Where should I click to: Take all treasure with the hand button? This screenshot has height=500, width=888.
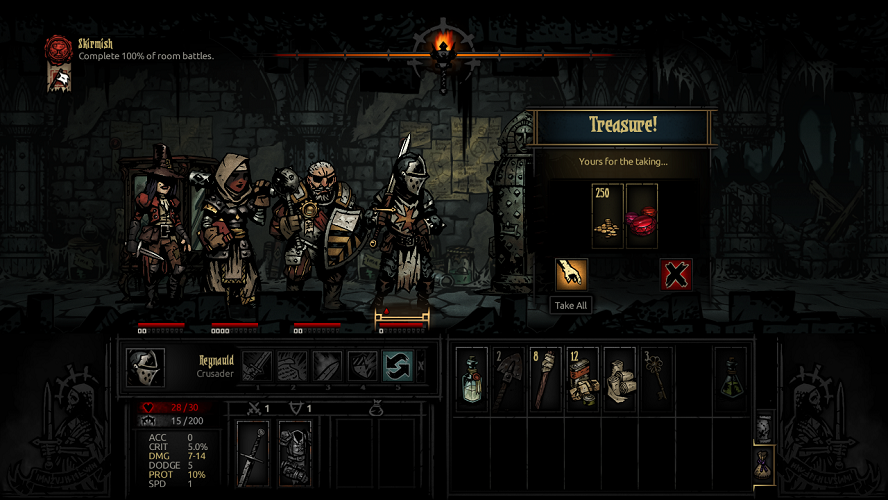[571, 274]
